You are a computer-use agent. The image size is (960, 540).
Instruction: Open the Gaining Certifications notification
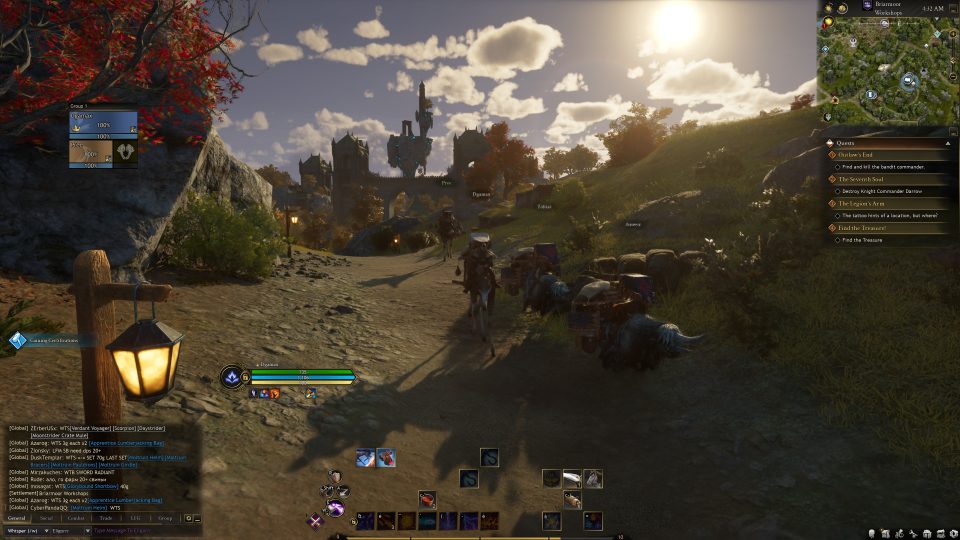50,341
